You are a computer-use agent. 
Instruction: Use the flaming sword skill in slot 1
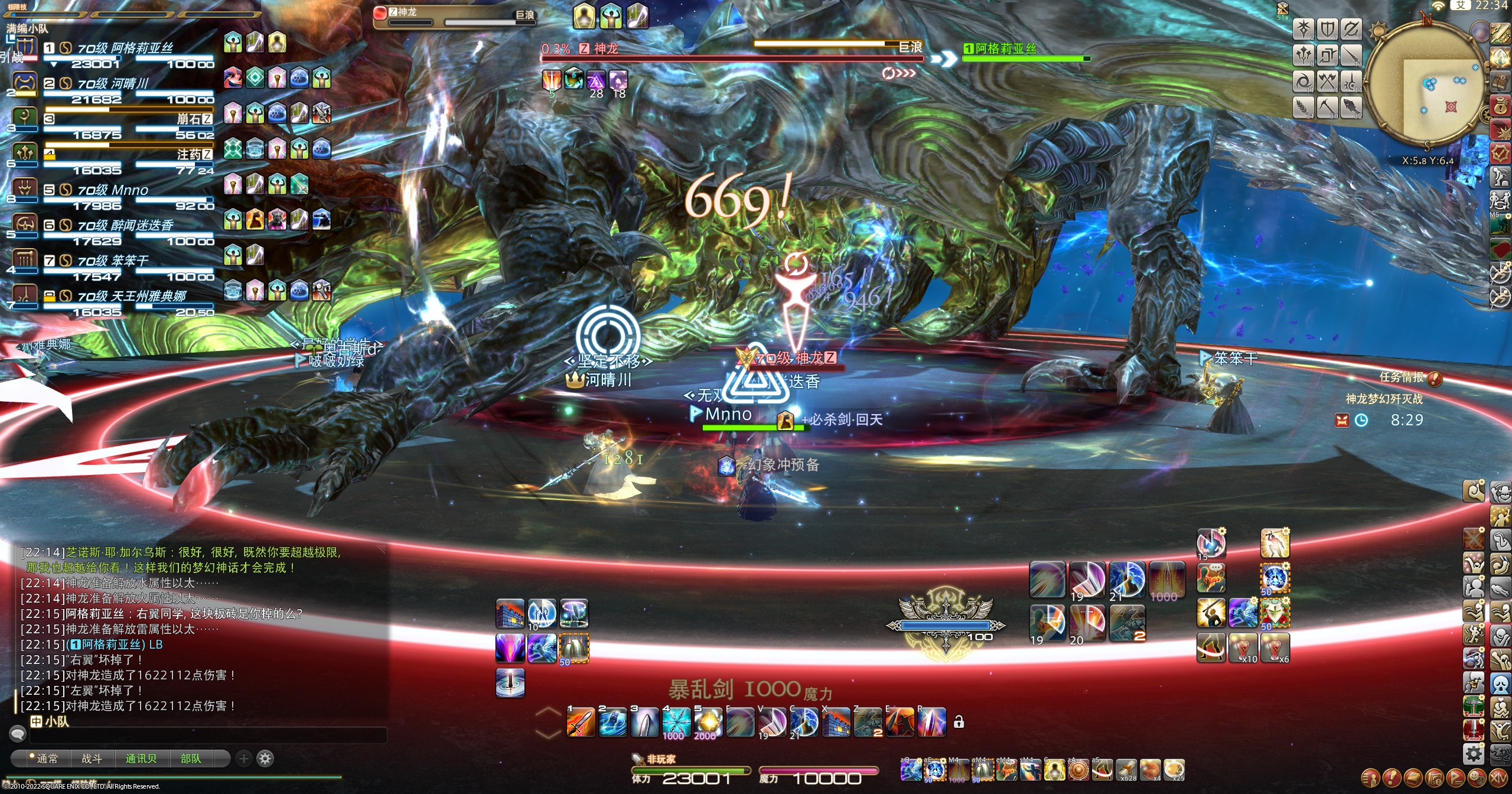[x=580, y=722]
